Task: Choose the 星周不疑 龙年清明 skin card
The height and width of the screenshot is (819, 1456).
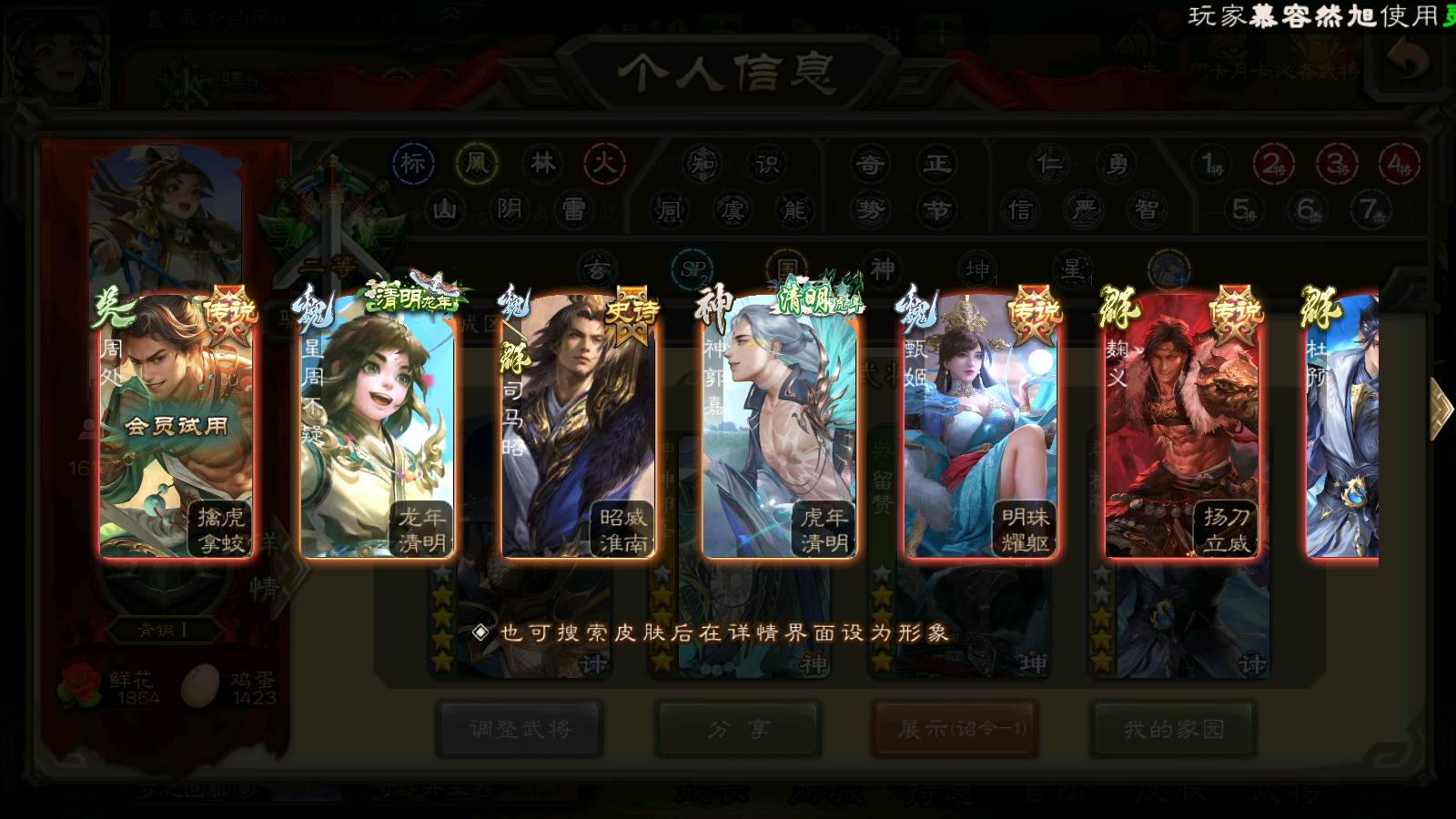Action: click(x=377, y=426)
